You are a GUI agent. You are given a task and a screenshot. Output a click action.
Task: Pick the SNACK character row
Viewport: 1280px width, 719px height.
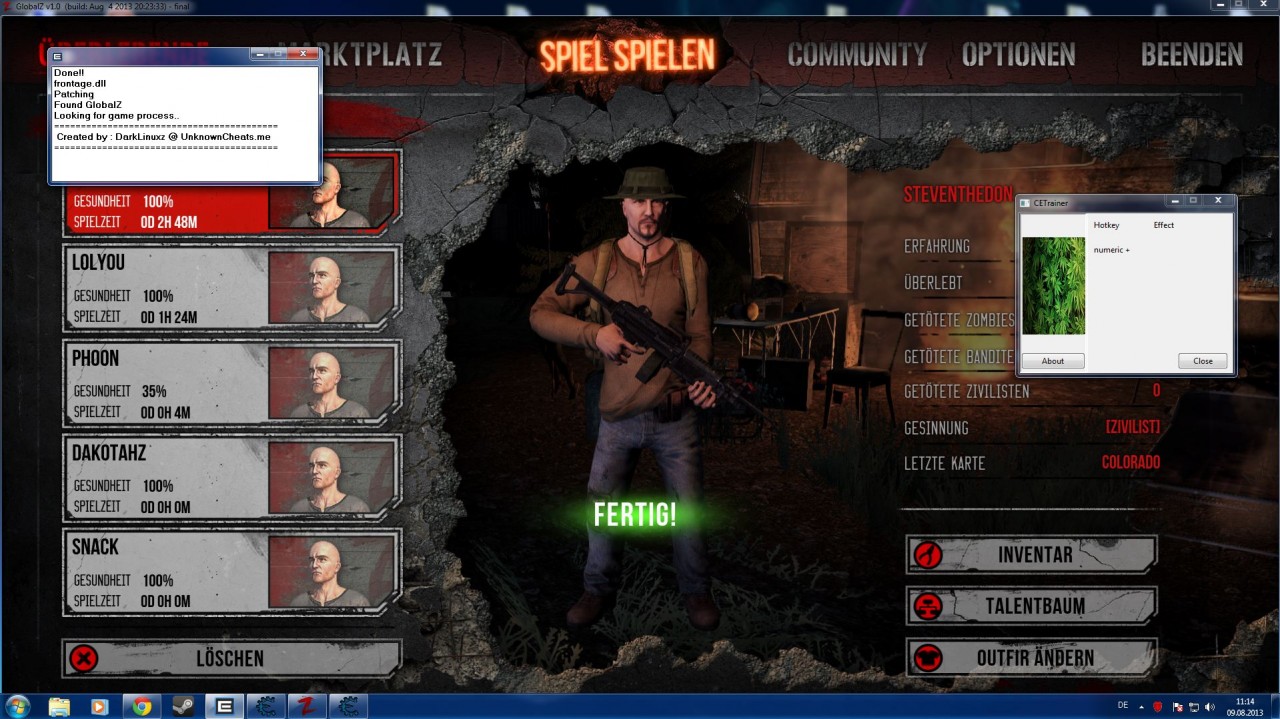pyautogui.click(x=232, y=572)
